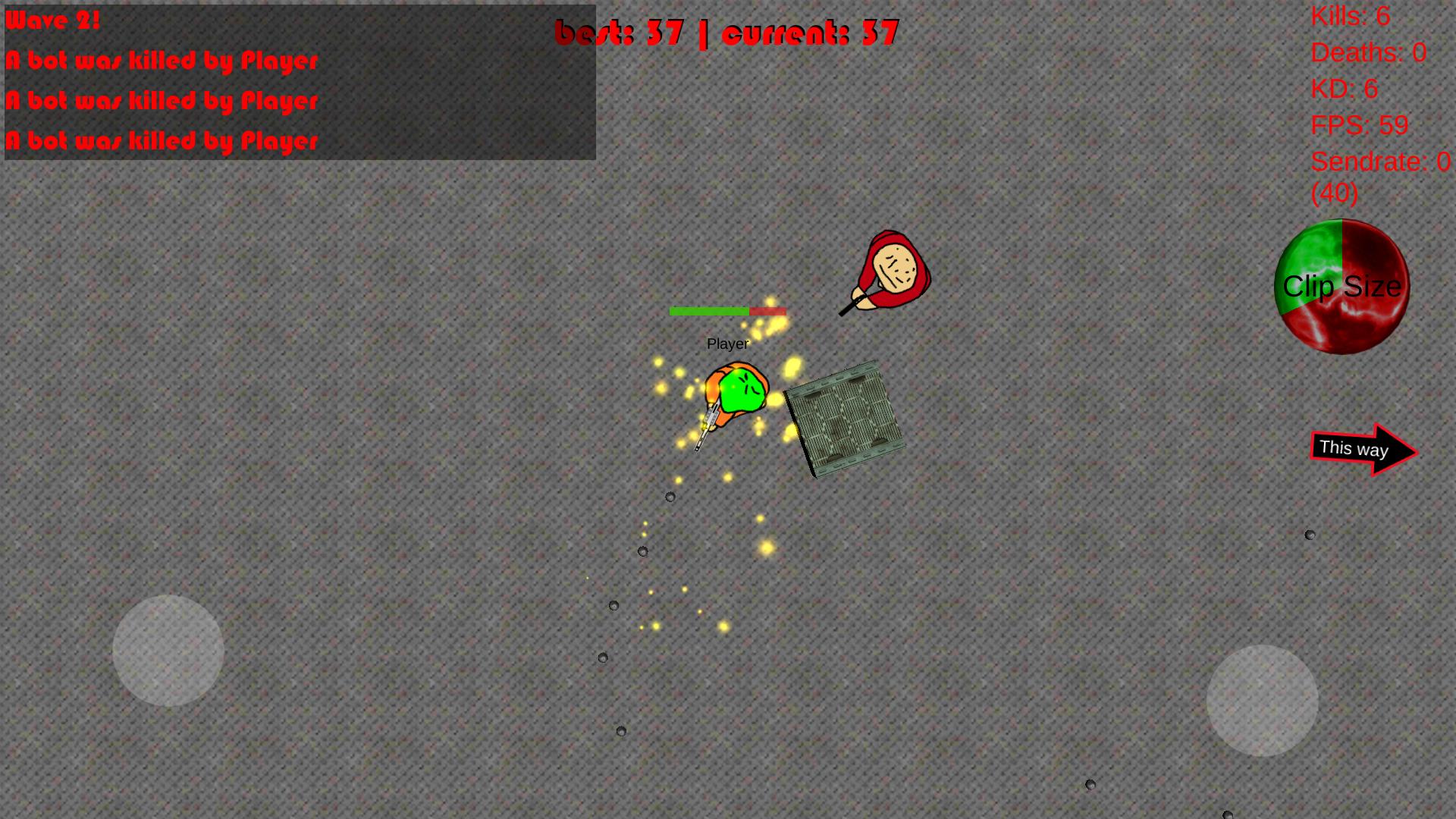This screenshot has width=1456, height=819.
Task: Expand the kill feed message panel
Action: pyautogui.click(x=300, y=83)
